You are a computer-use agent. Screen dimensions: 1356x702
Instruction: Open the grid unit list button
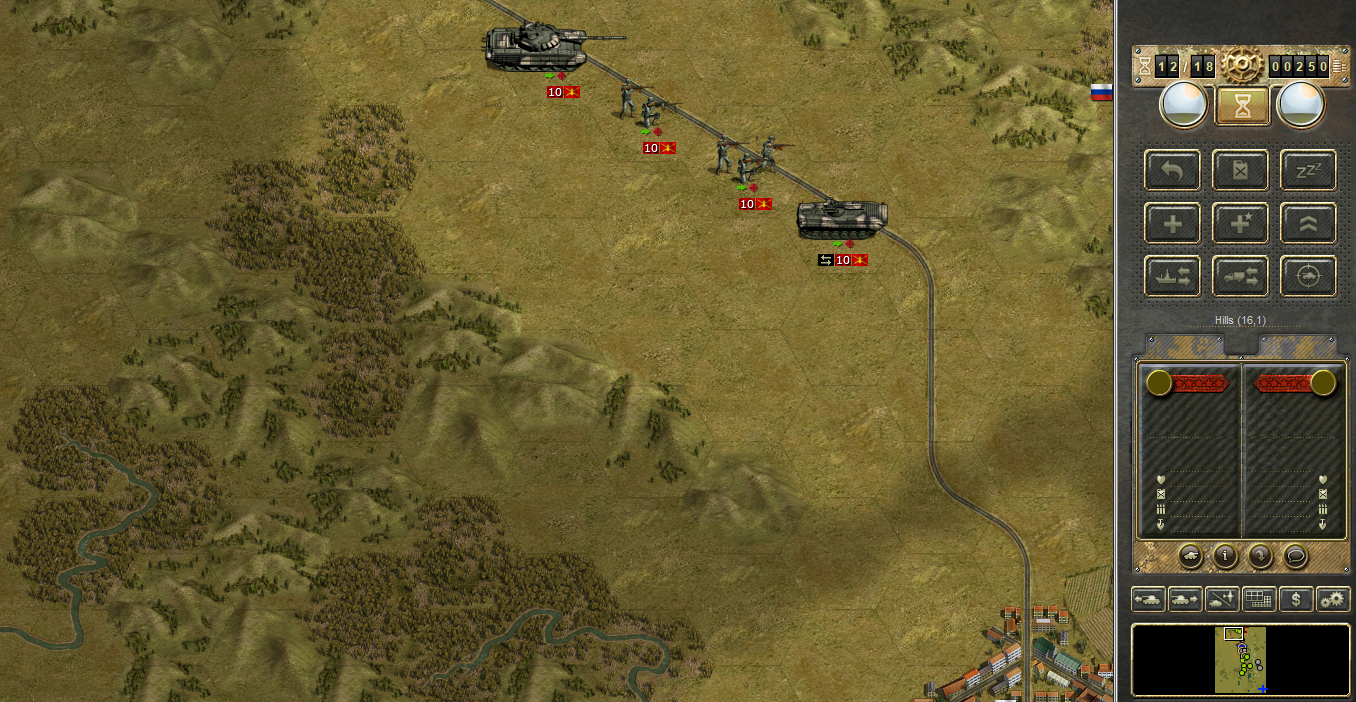tap(1259, 599)
